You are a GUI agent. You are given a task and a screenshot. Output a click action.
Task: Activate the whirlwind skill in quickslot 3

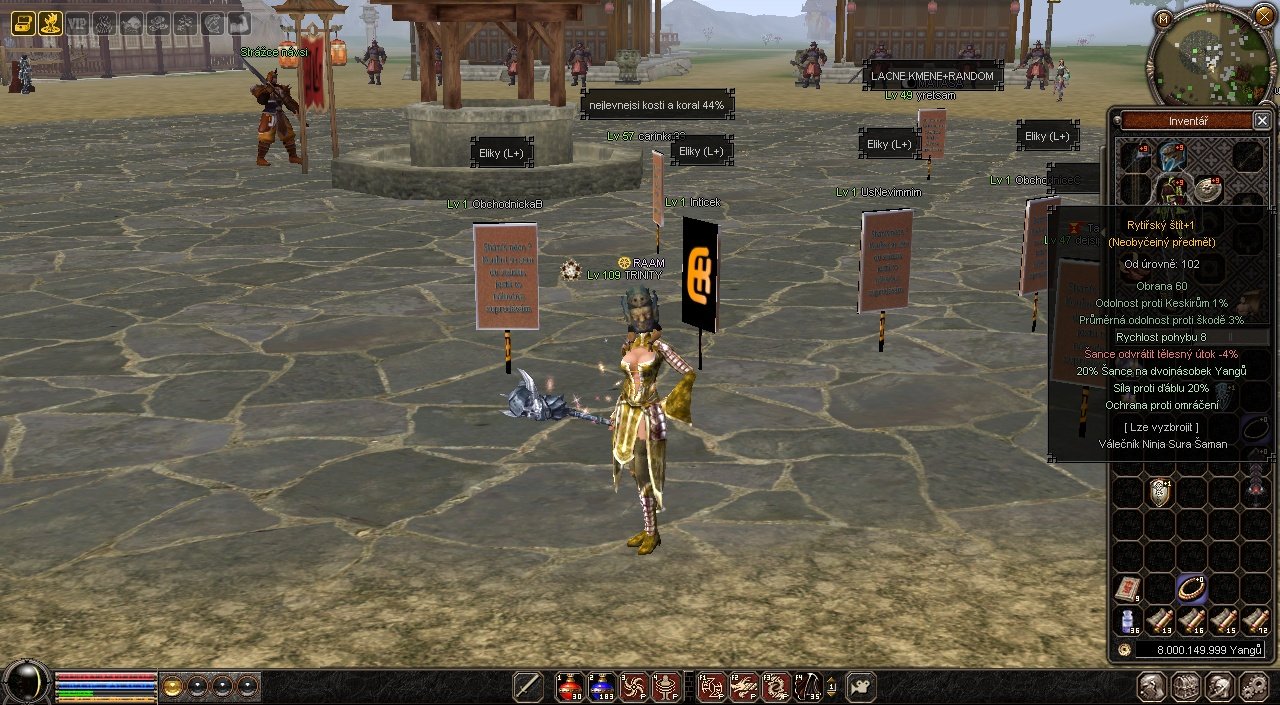point(634,687)
